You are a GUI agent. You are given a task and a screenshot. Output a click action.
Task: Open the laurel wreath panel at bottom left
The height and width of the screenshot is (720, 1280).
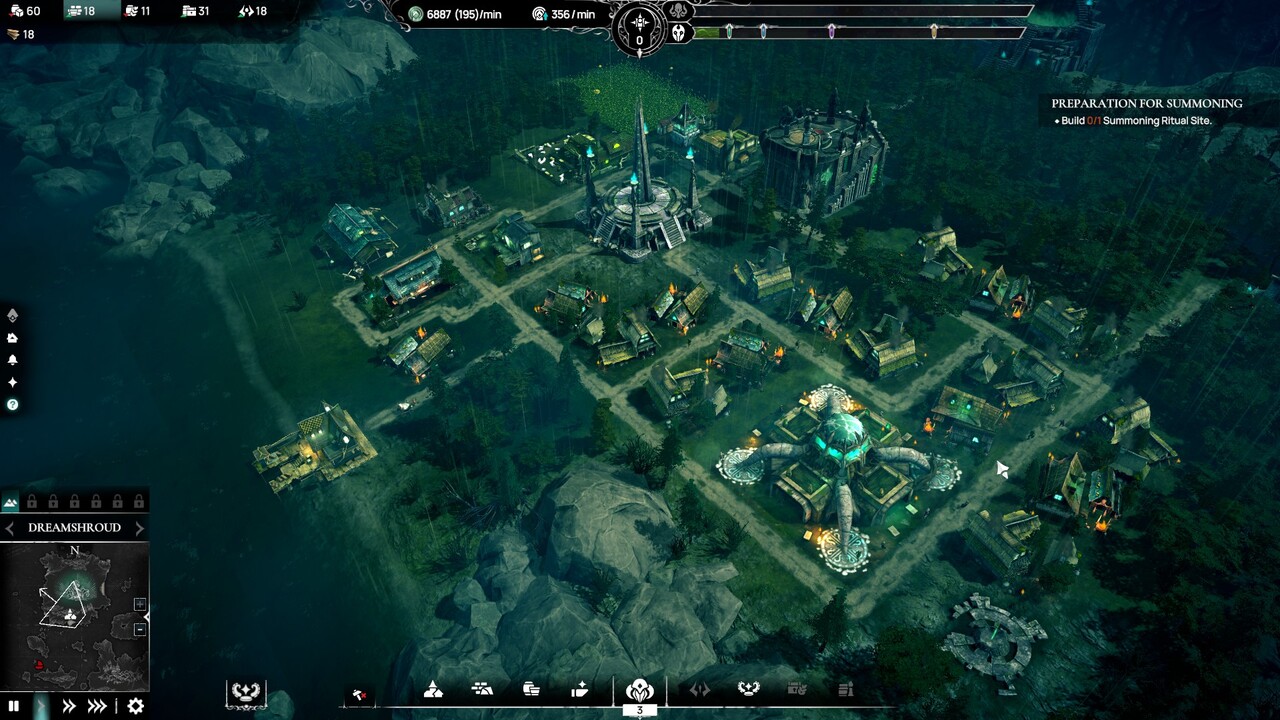click(245, 691)
